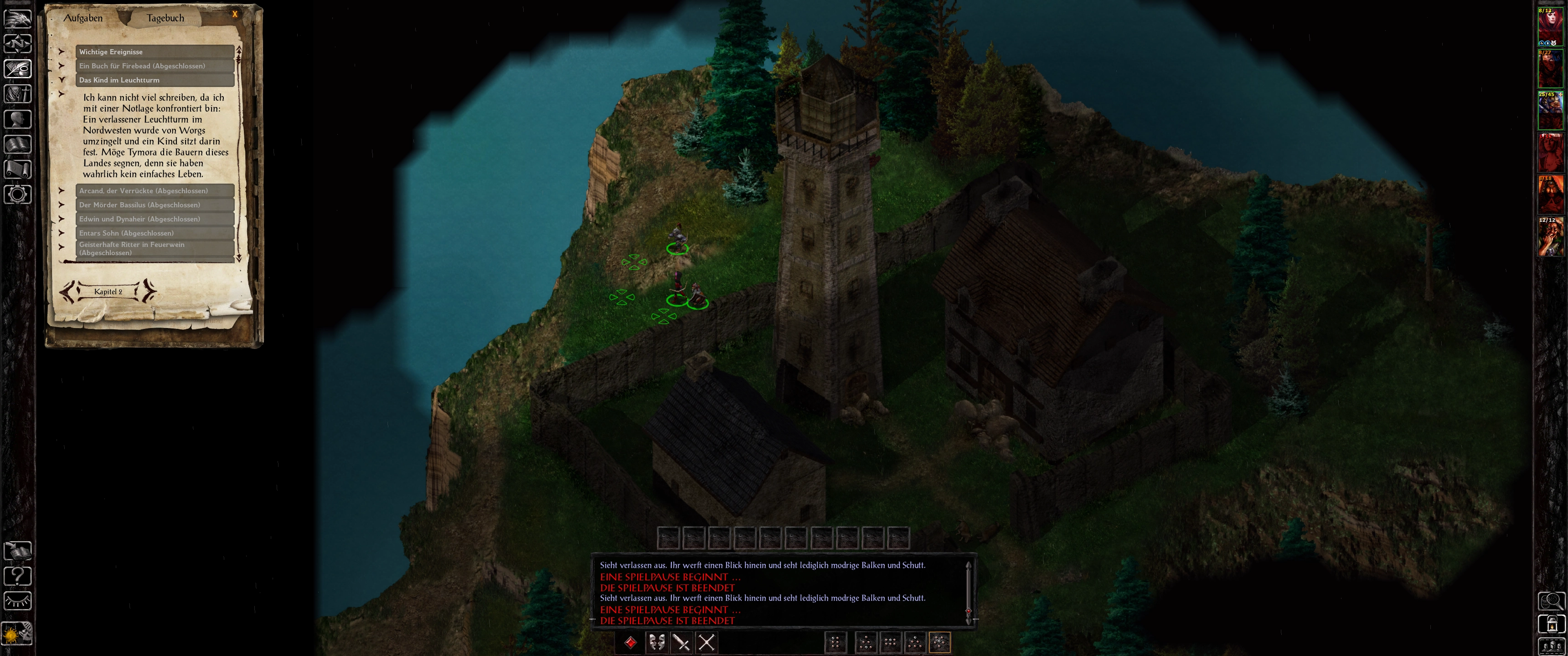Screen dimensions: 1568x656
Task: Expand the Wichtige Ereignisse entry
Action: point(155,52)
